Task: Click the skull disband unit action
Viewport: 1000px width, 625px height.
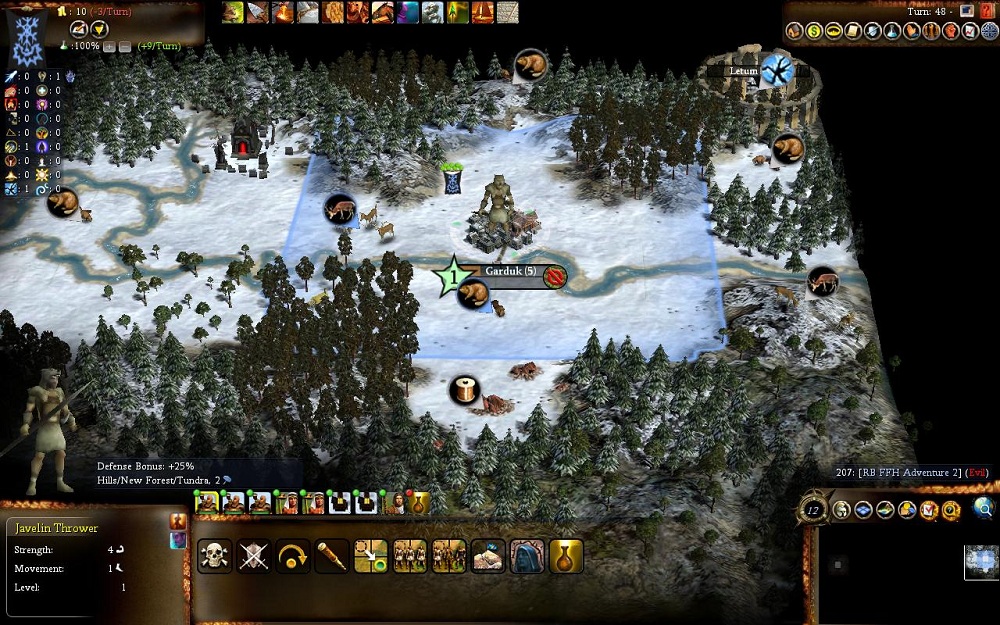Action: click(215, 556)
